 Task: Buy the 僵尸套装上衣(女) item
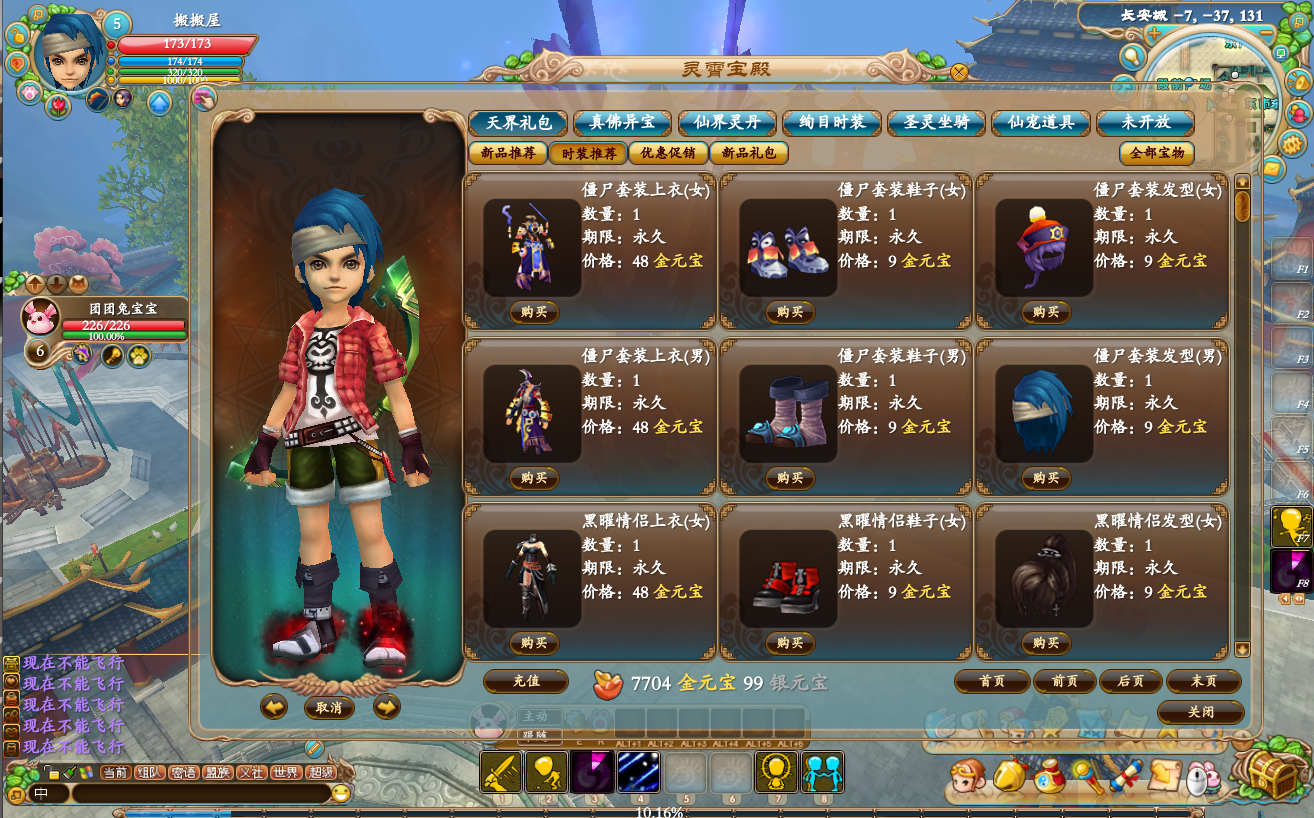534,312
